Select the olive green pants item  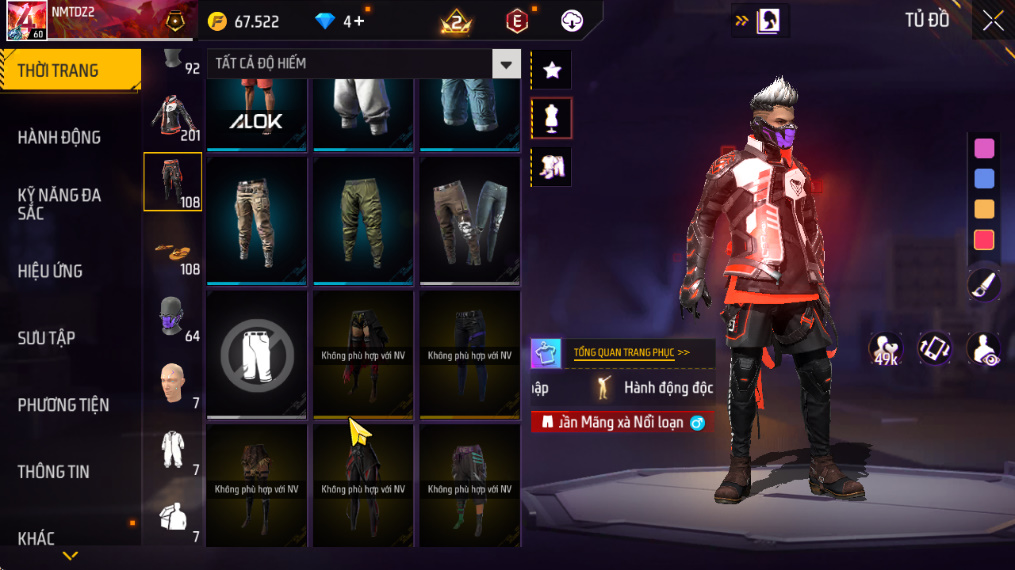(363, 220)
